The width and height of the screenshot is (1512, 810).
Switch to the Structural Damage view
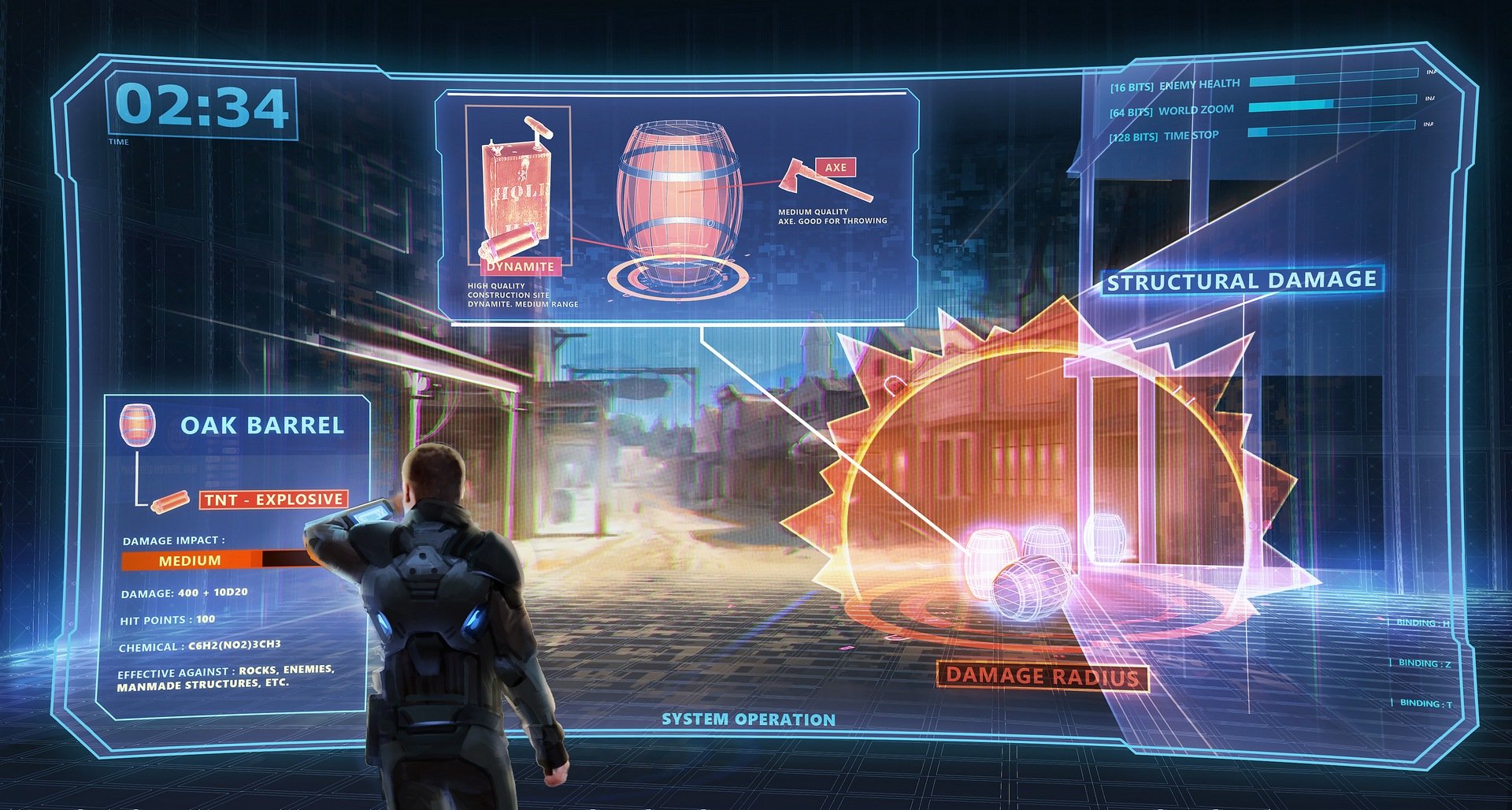click(1242, 279)
